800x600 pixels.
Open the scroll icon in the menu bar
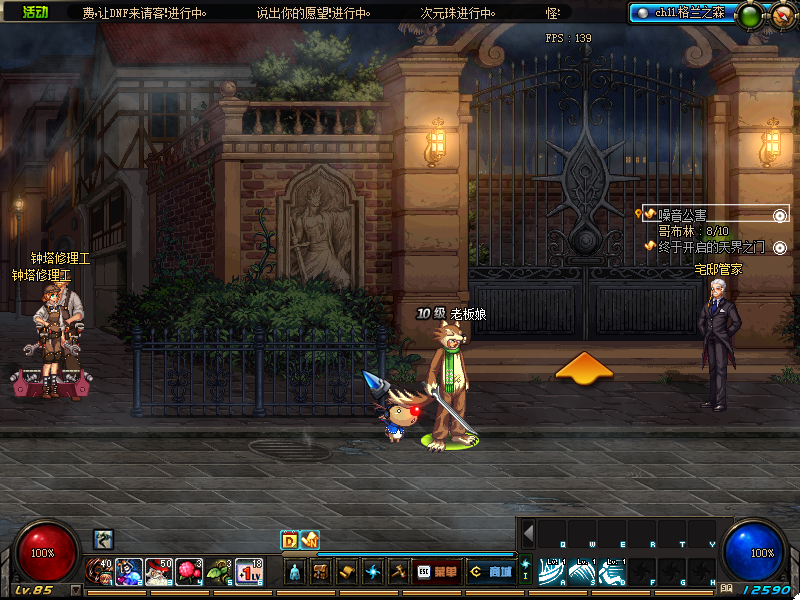(346, 572)
